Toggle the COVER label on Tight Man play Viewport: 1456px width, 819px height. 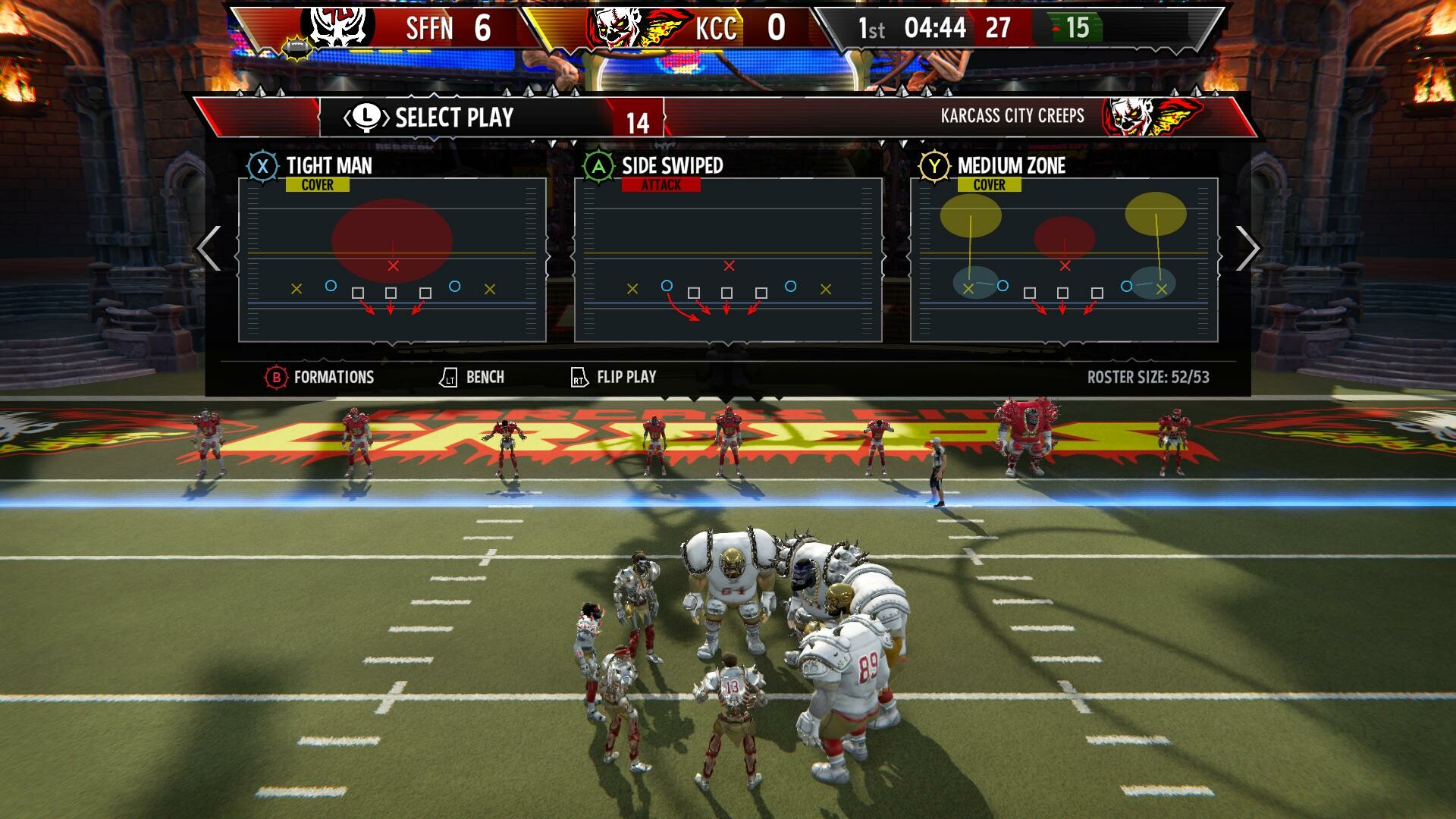click(318, 184)
